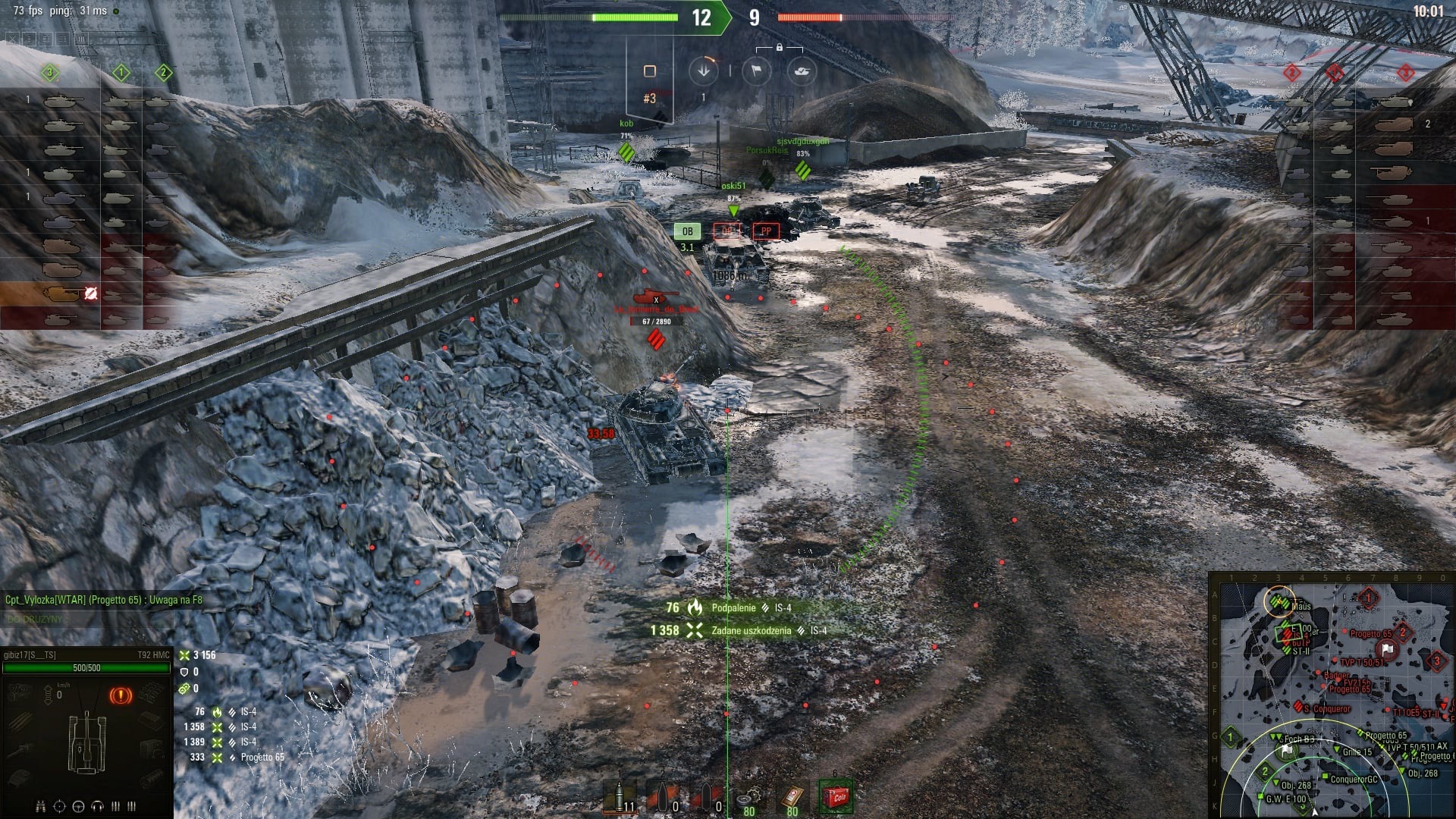This screenshot has width=1456, height=819.
Task: Open the chat message from Cpt_Vylozka
Action: coord(103,600)
